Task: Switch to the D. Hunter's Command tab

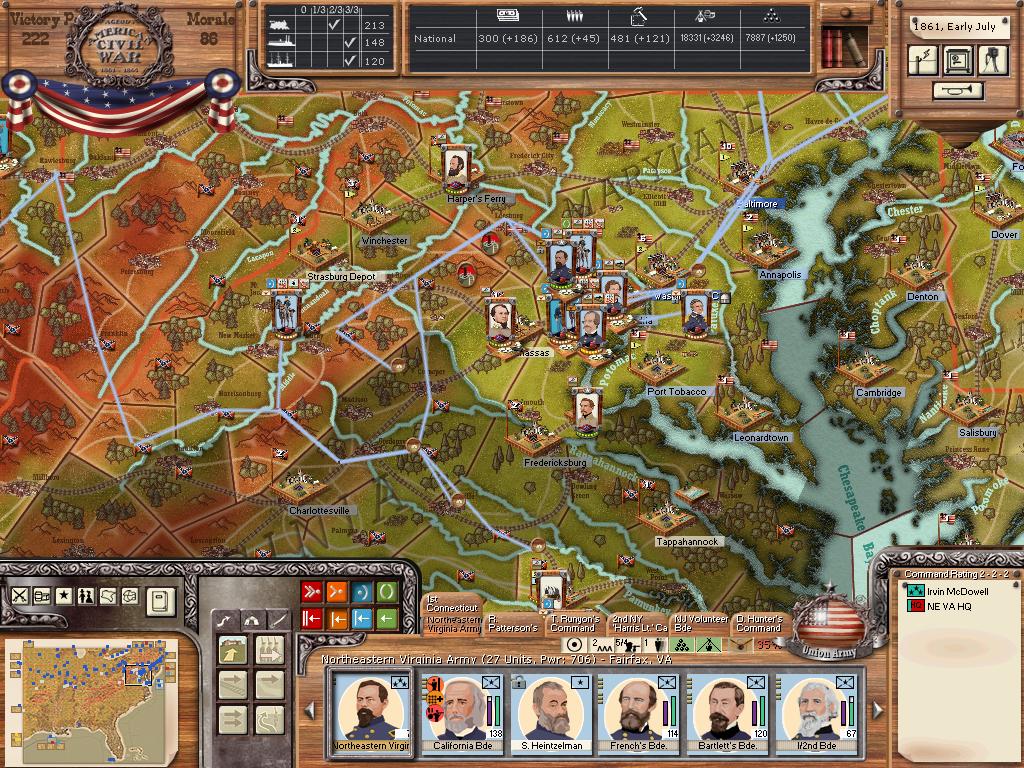Action: point(758,623)
